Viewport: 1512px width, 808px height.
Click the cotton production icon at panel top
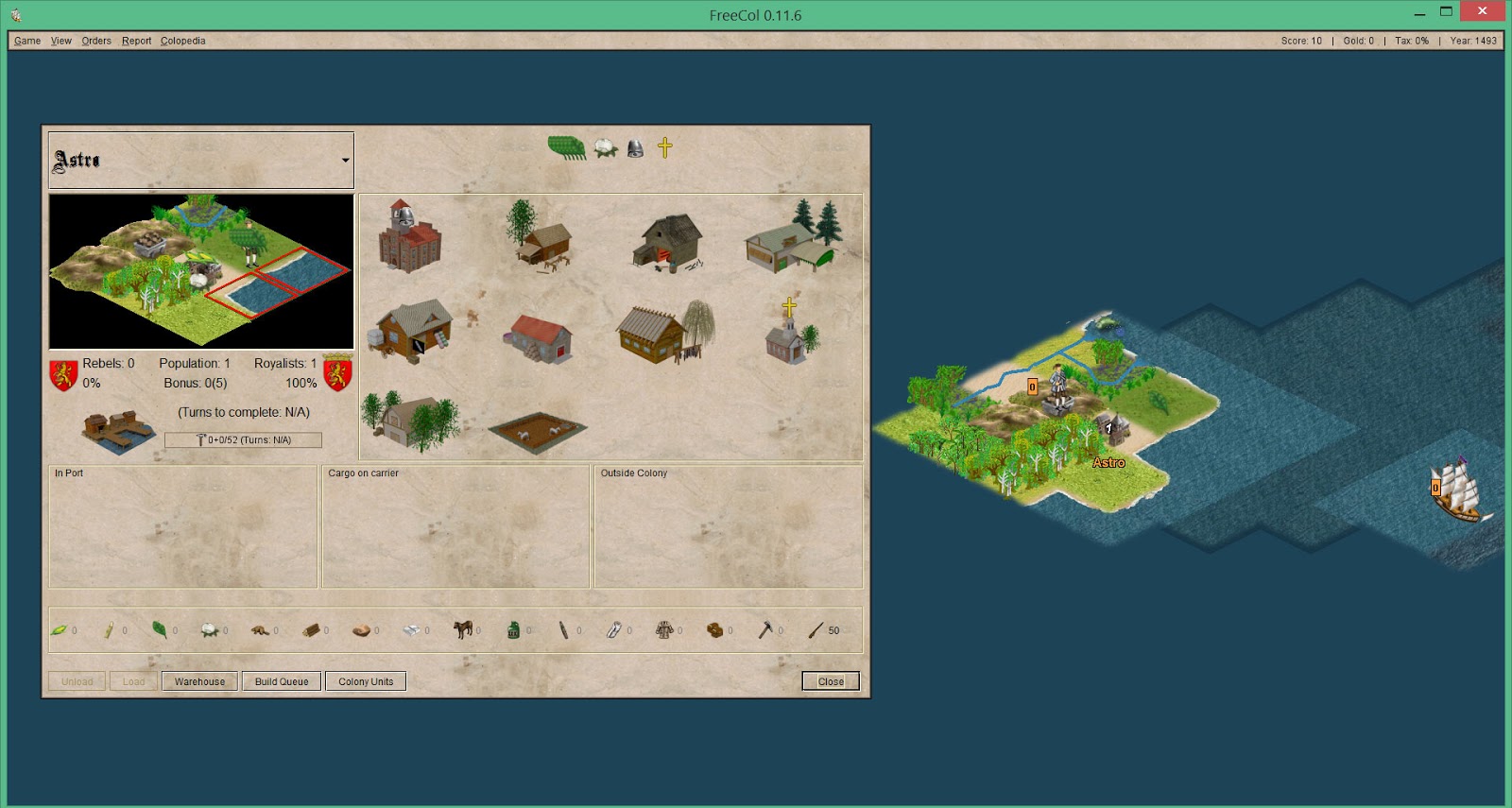[605, 148]
